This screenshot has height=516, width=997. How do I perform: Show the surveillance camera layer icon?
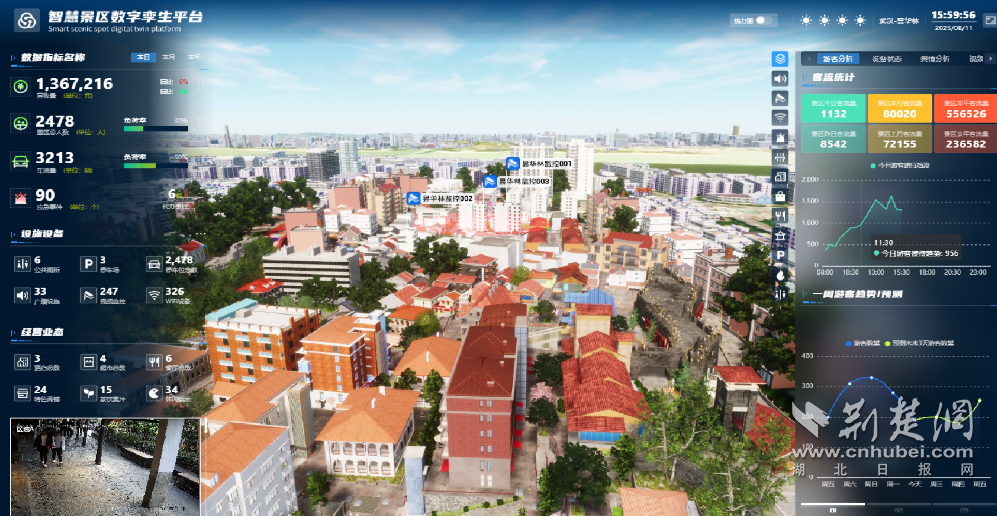[x=780, y=98]
